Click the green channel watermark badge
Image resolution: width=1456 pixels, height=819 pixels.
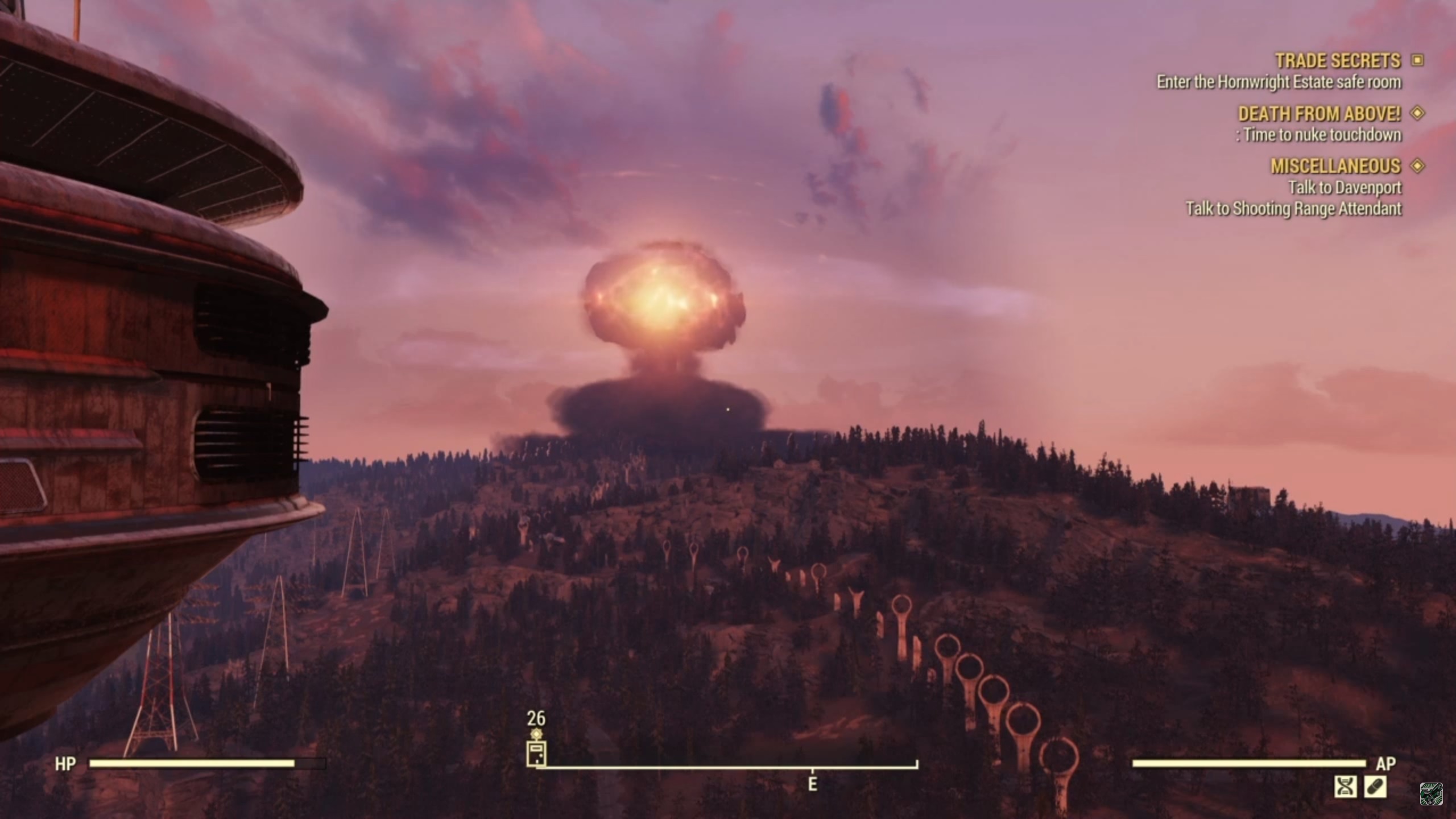click(x=1431, y=794)
